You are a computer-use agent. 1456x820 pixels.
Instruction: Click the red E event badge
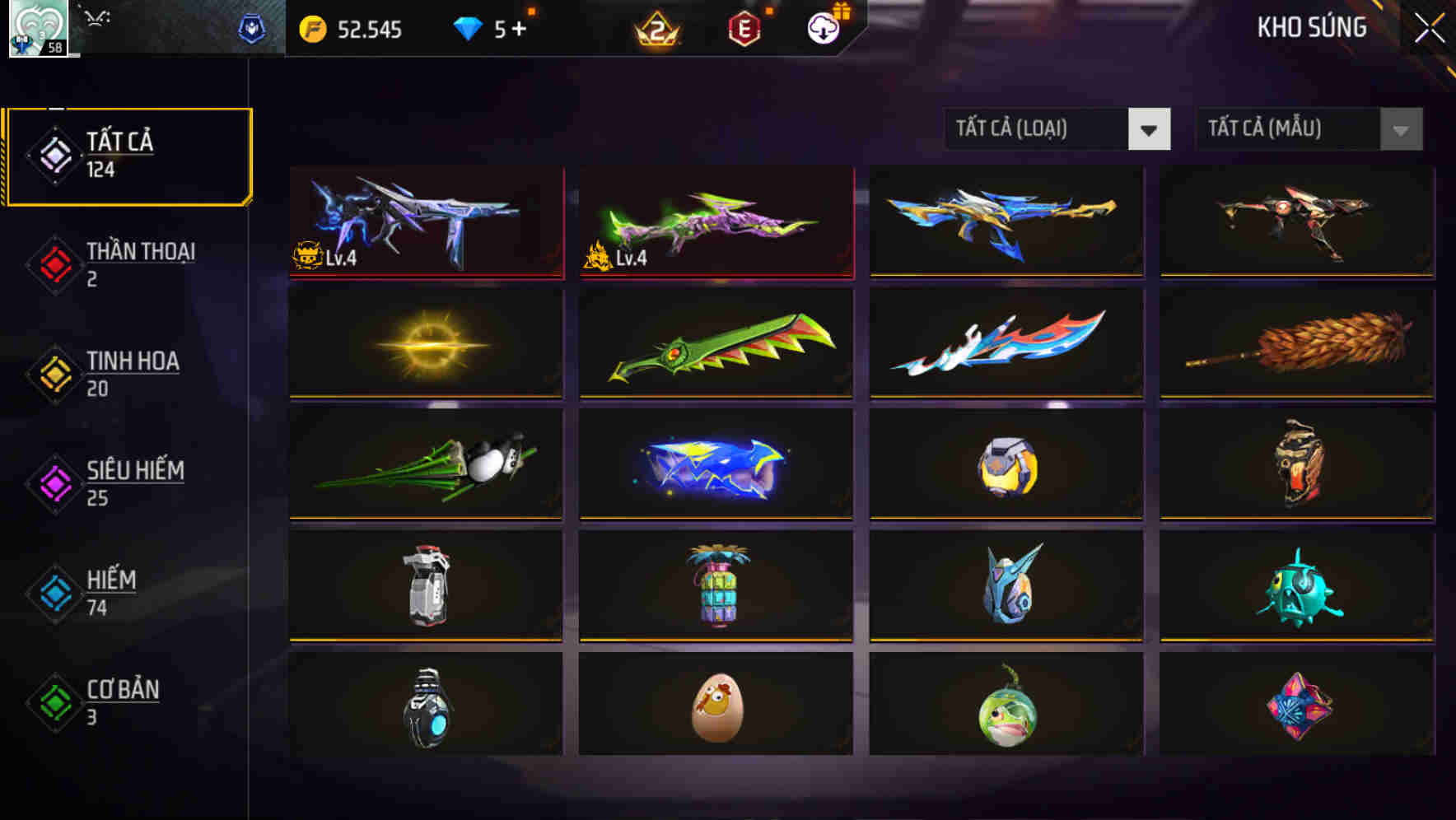(x=745, y=29)
